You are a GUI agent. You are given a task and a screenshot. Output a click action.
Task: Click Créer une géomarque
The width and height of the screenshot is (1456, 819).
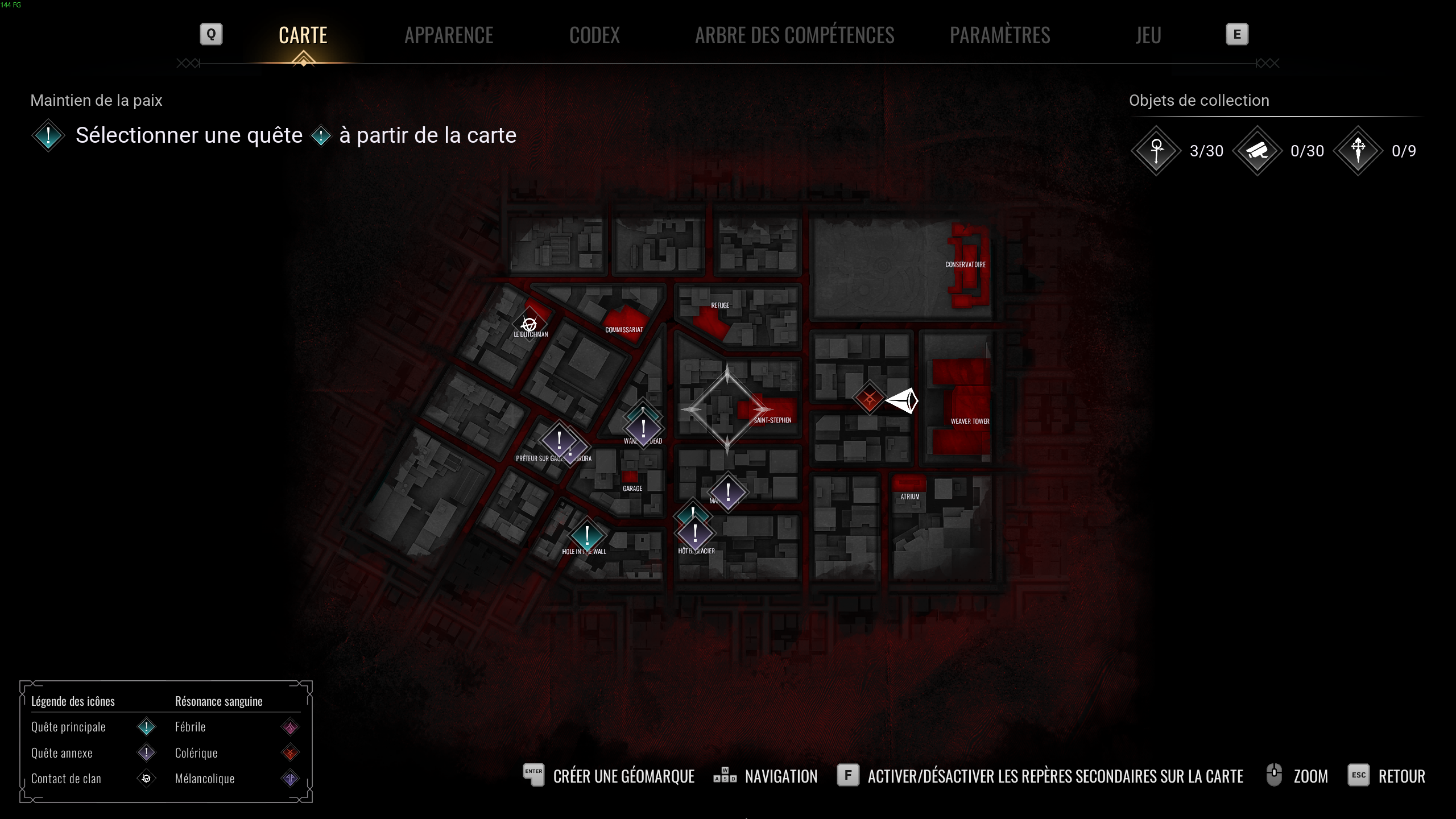624,776
